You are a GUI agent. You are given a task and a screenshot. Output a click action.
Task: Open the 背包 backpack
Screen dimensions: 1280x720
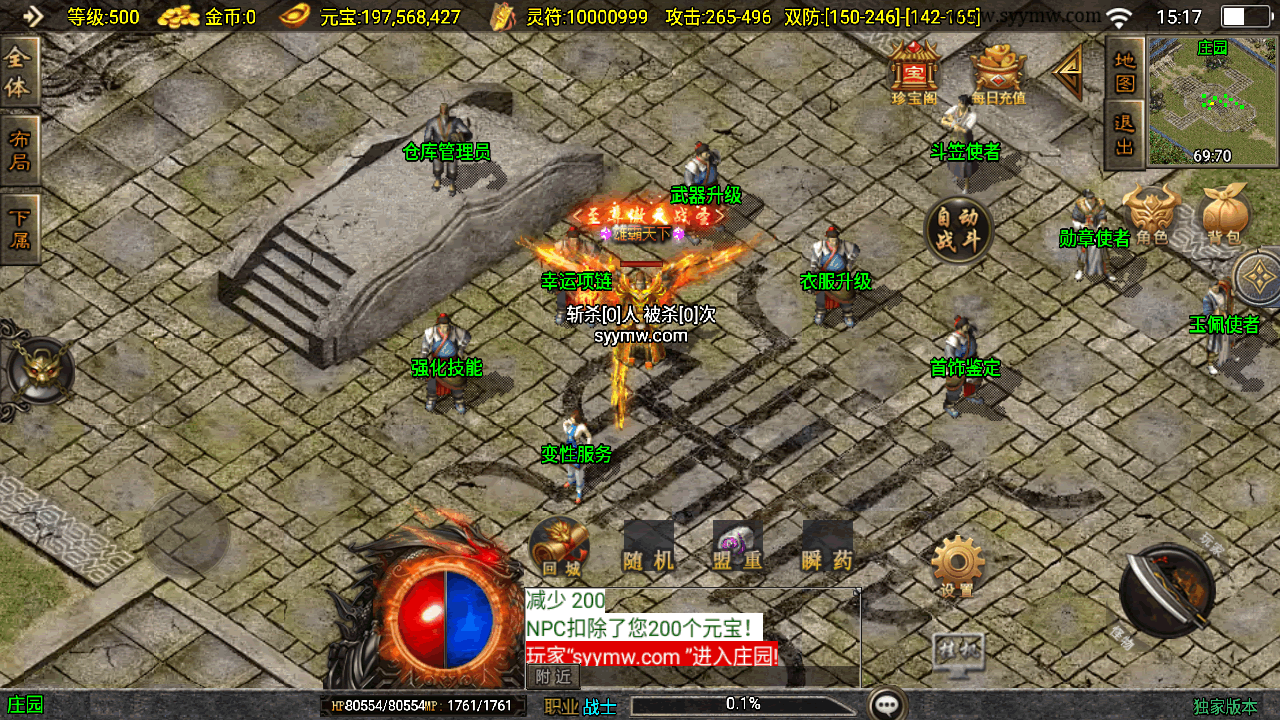[1225, 214]
